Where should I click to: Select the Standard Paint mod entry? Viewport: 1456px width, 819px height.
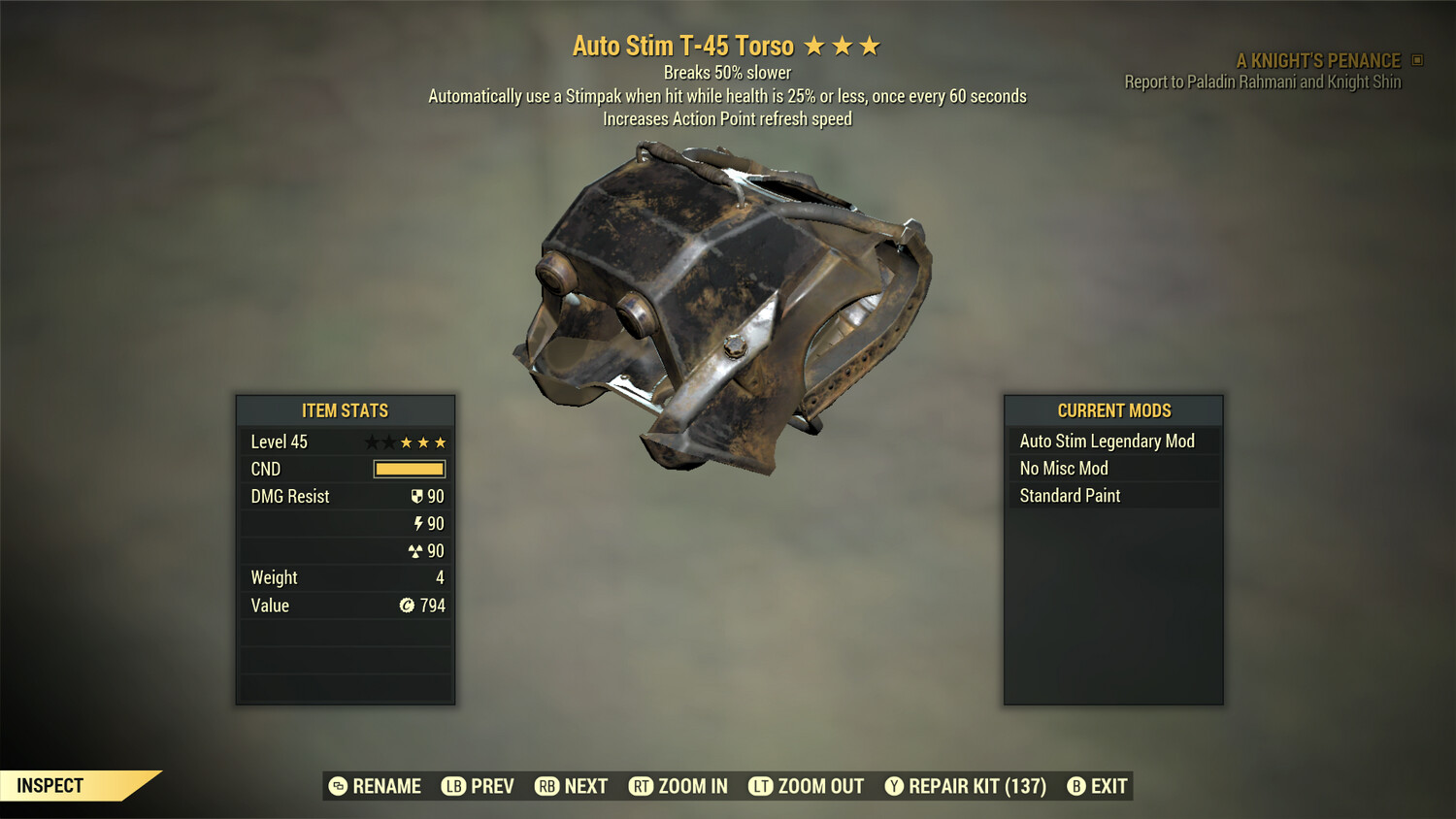tap(1069, 495)
